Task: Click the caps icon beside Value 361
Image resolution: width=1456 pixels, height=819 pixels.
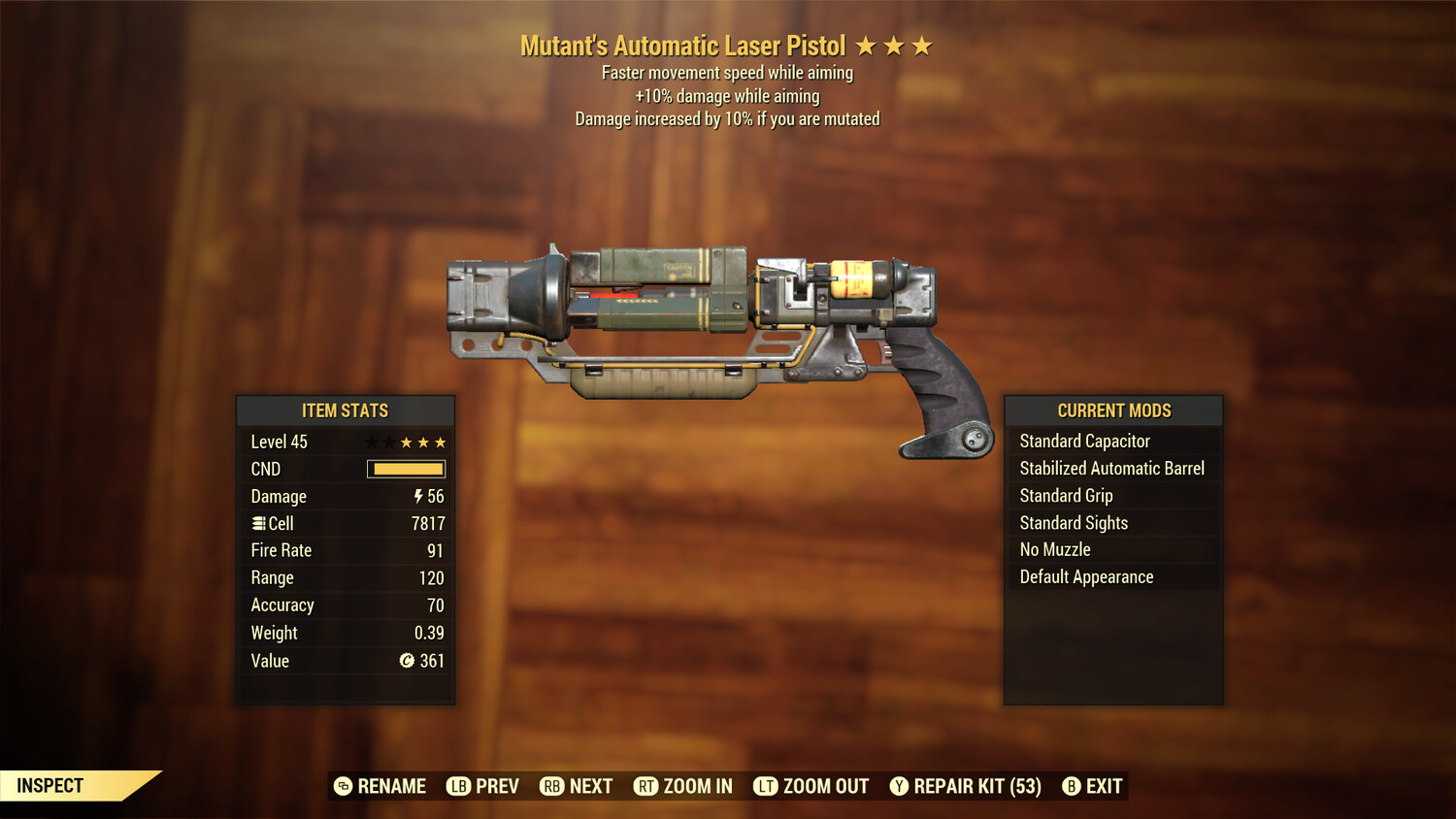Action: click(x=406, y=662)
